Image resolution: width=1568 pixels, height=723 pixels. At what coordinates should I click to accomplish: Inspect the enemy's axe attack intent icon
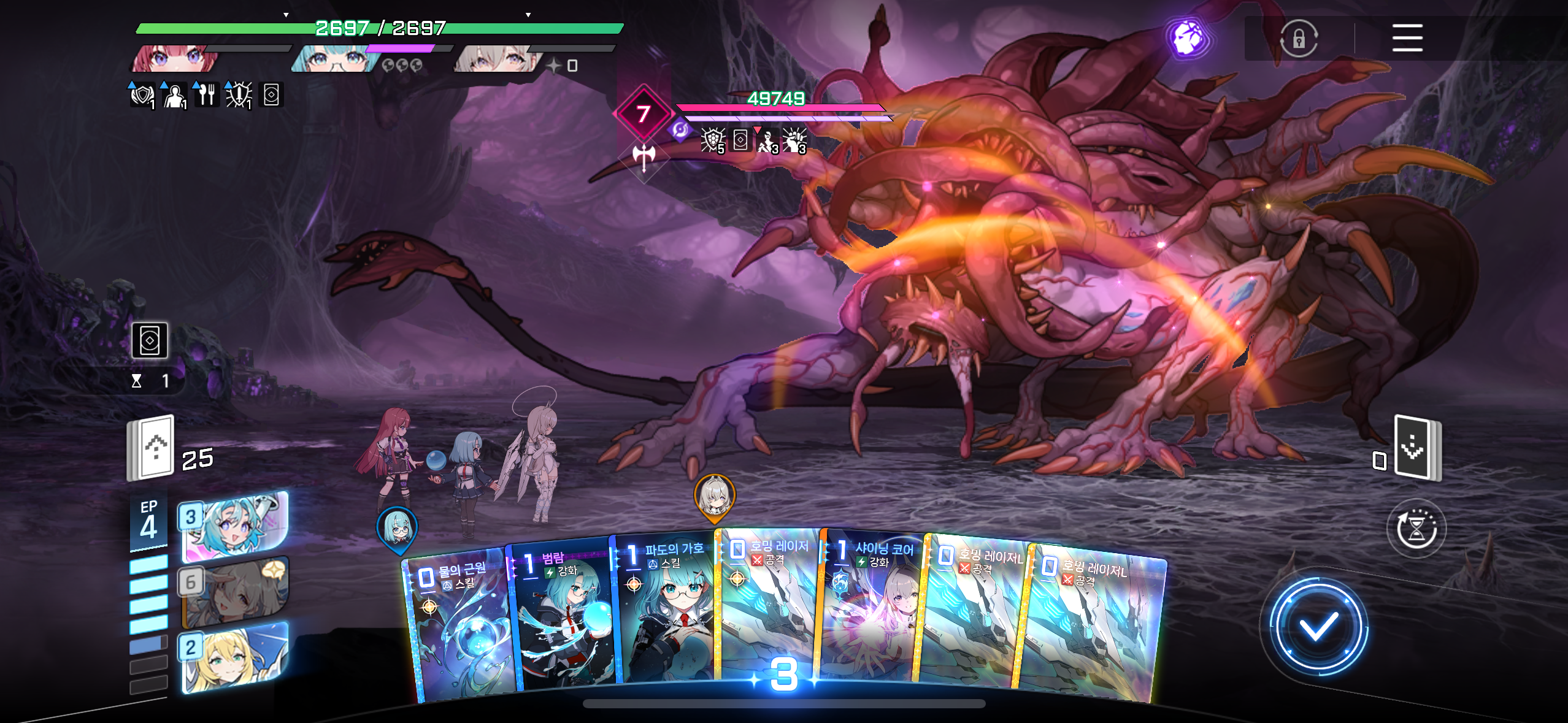pyautogui.click(x=644, y=156)
